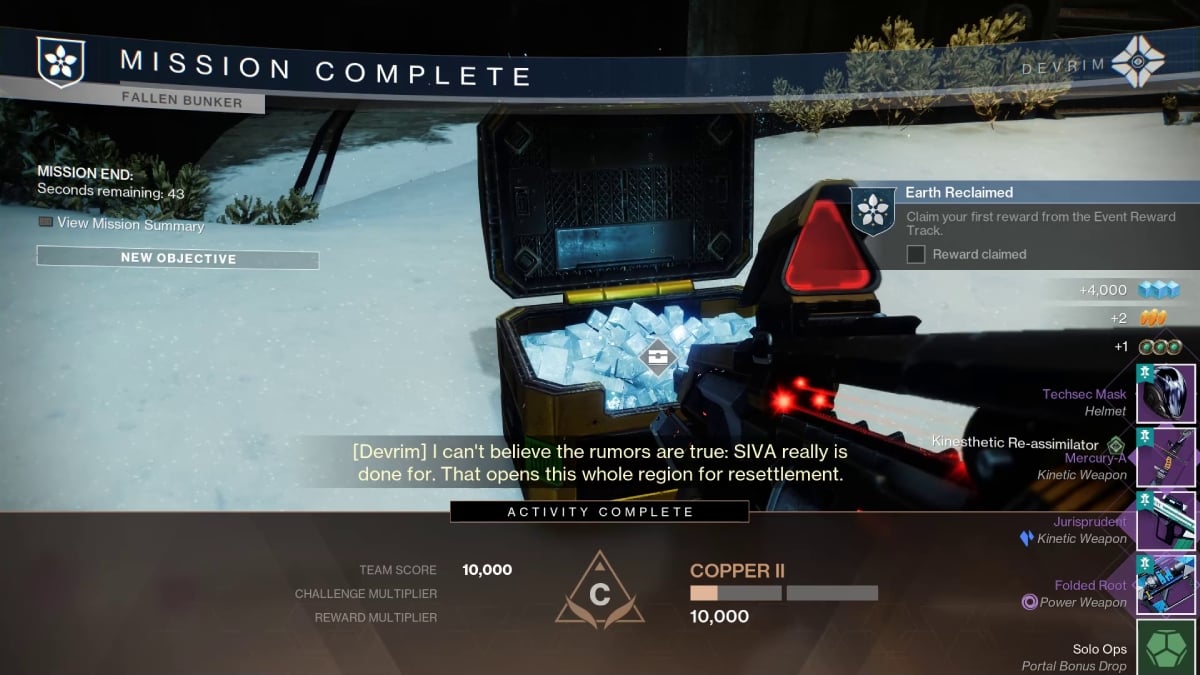
Task: Tick the Reward claimed checkbox
Action: (x=916, y=254)
